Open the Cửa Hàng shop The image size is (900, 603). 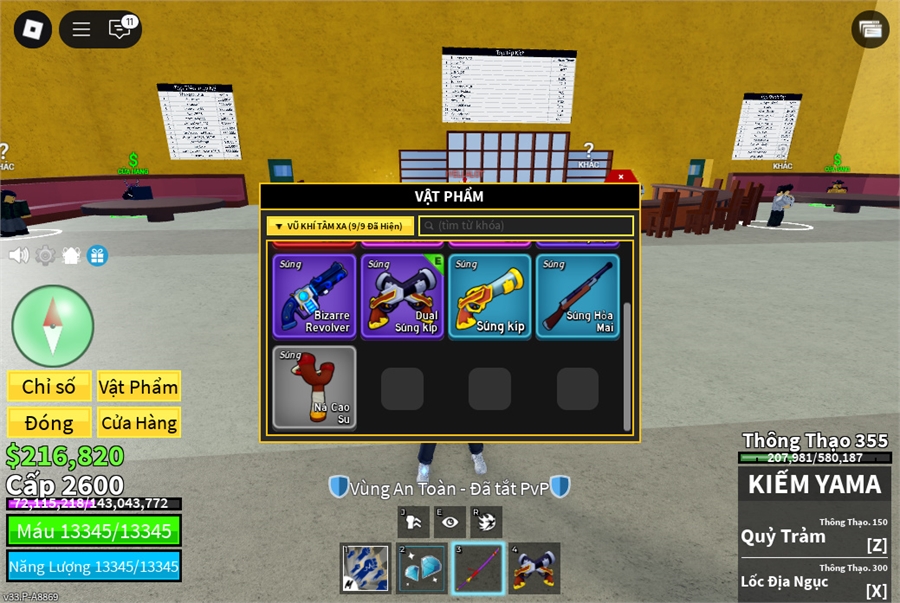(x=138, y=422)
